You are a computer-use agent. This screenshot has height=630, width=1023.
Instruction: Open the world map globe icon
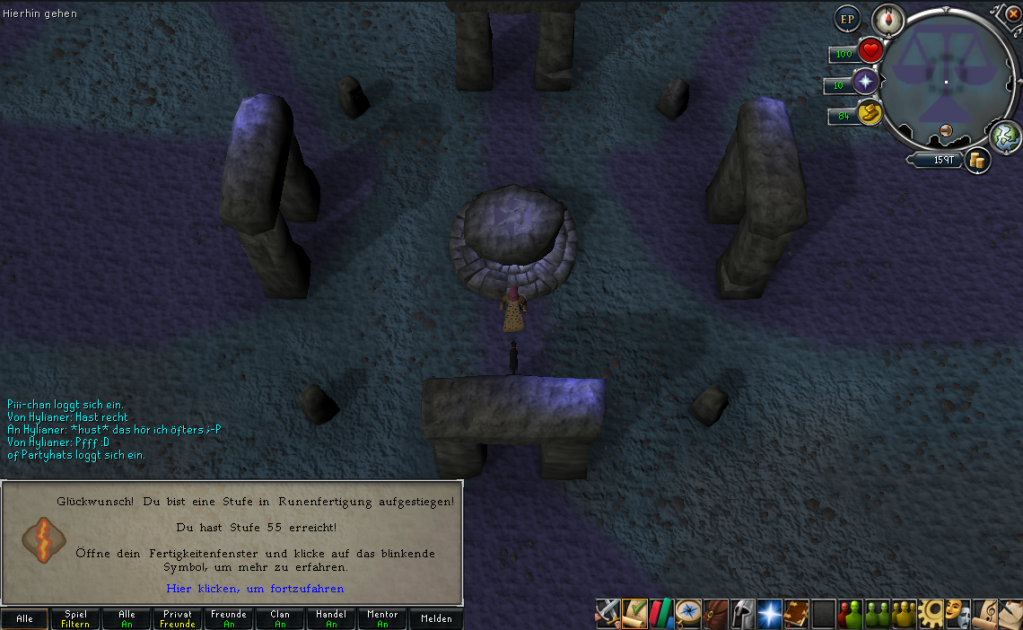1006,136
